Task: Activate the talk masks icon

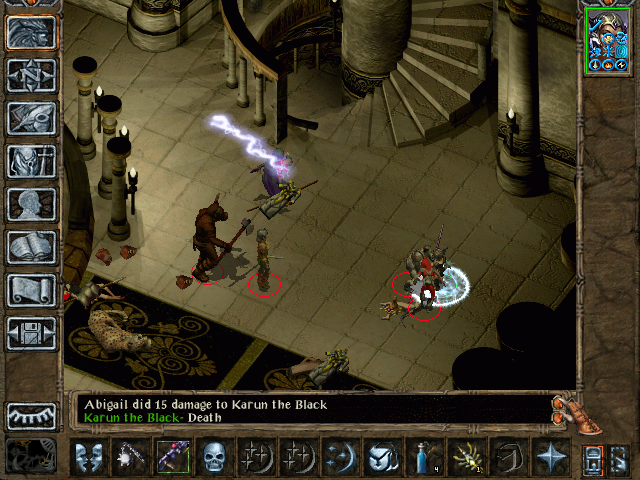Action: click(x=88, y=457)
